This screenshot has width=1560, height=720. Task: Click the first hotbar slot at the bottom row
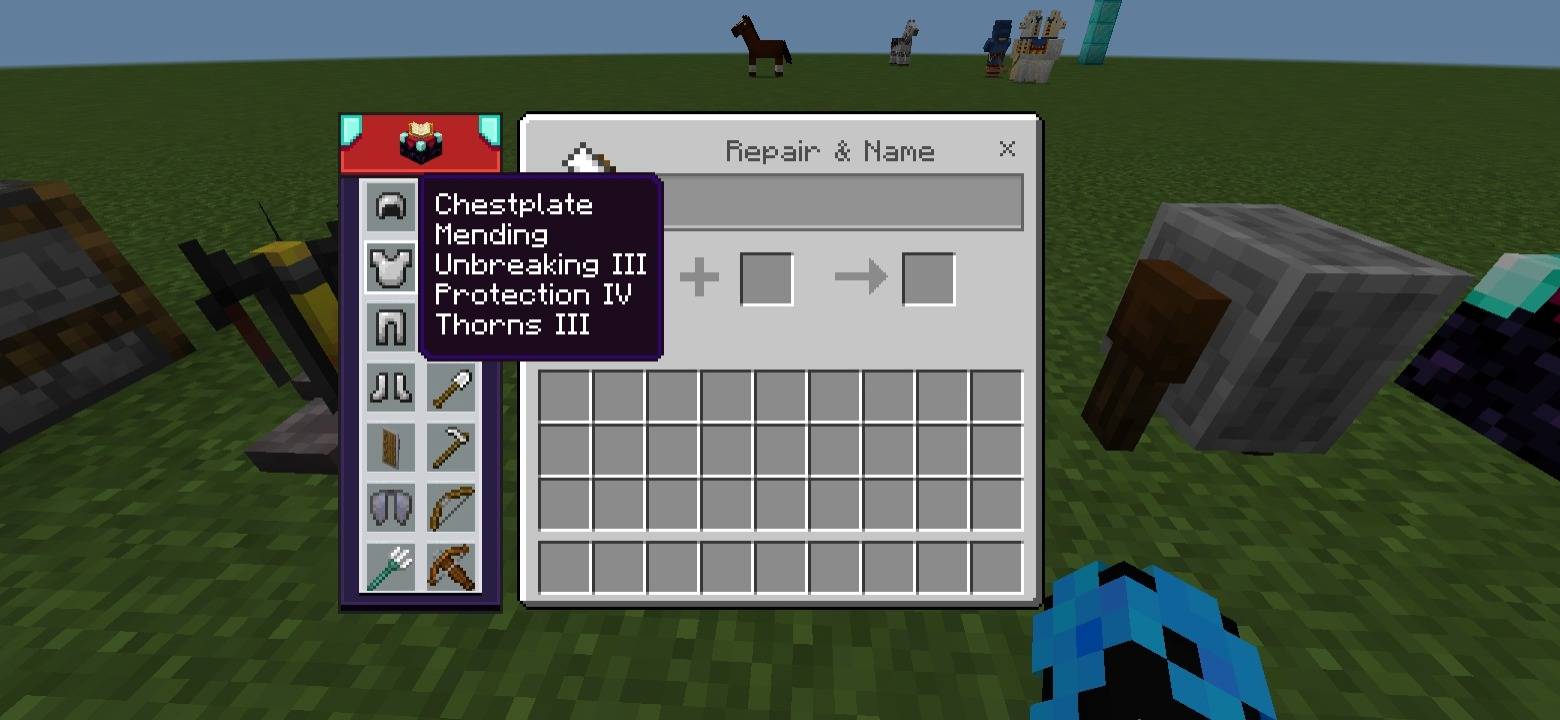pos(563,565)
